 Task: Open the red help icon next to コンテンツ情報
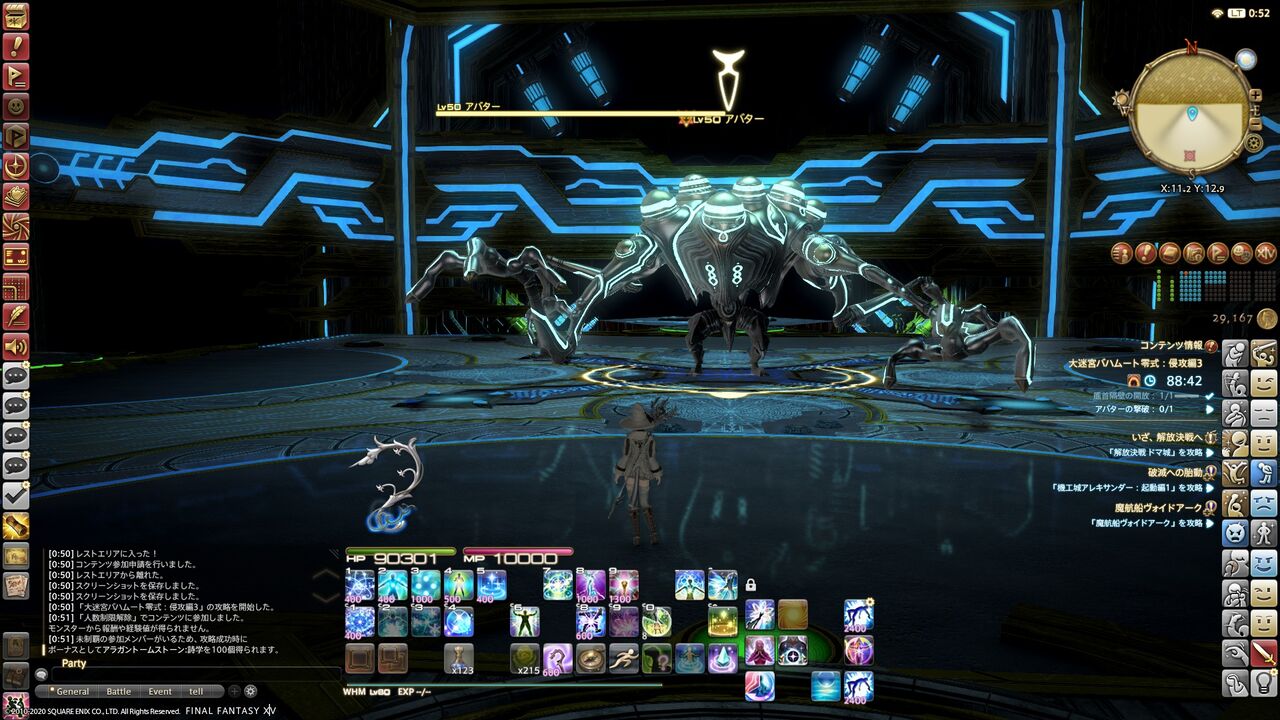(x=1211, y=347)
